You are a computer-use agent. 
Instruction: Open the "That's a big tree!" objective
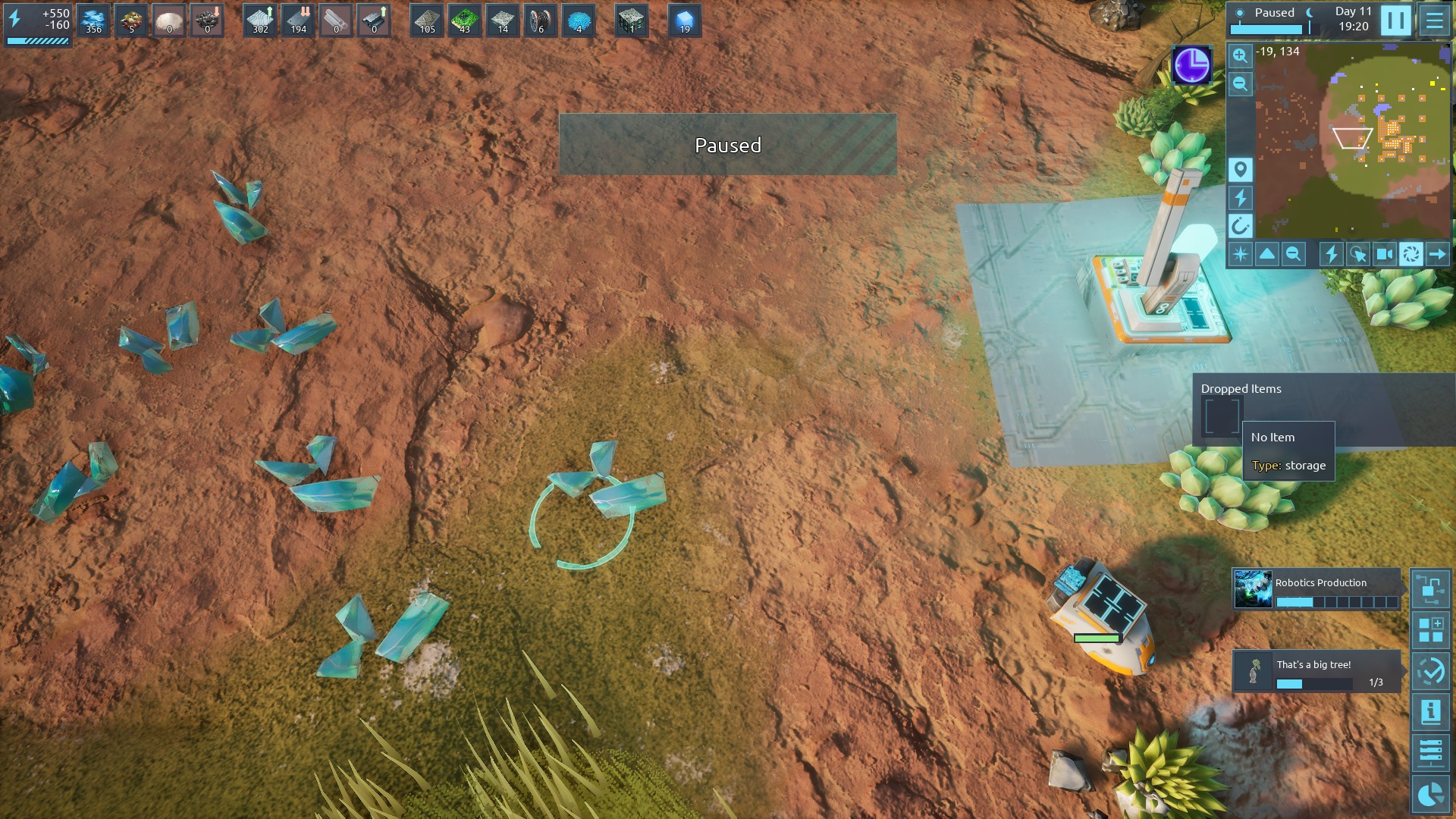1316,671
